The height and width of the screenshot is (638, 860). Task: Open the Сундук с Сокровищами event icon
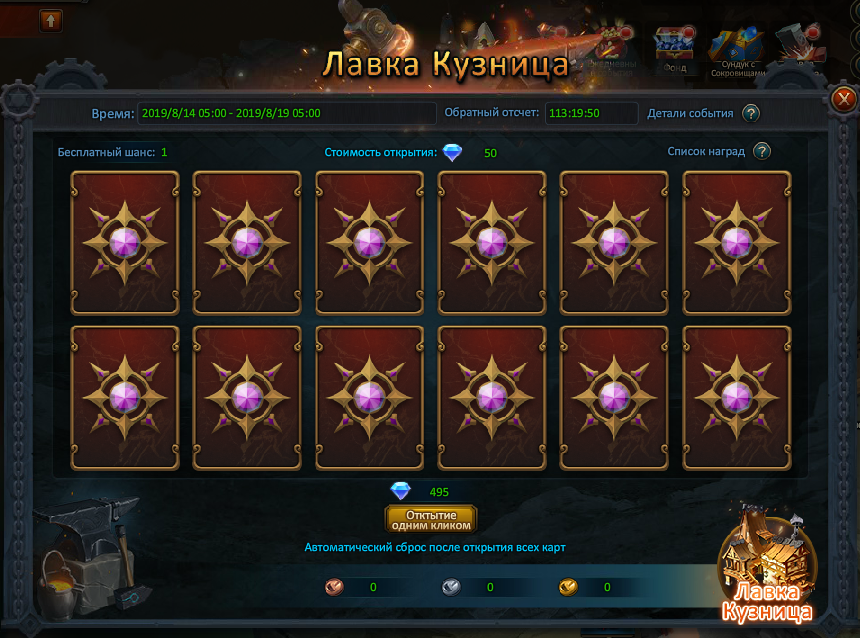737,50
